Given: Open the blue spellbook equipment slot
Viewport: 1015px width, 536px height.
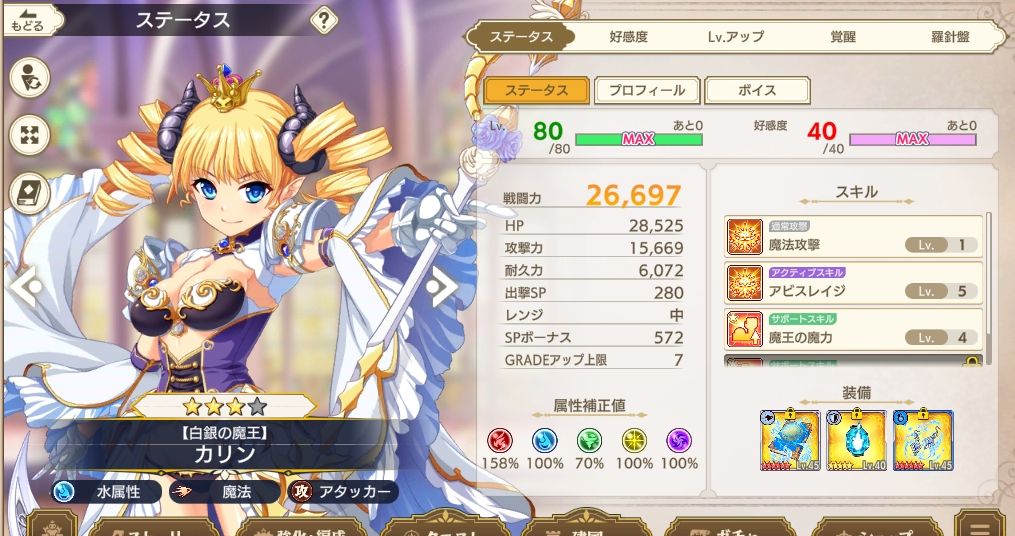Looking at the screenshot, I should pyautogui.click(x=790, y=440).
